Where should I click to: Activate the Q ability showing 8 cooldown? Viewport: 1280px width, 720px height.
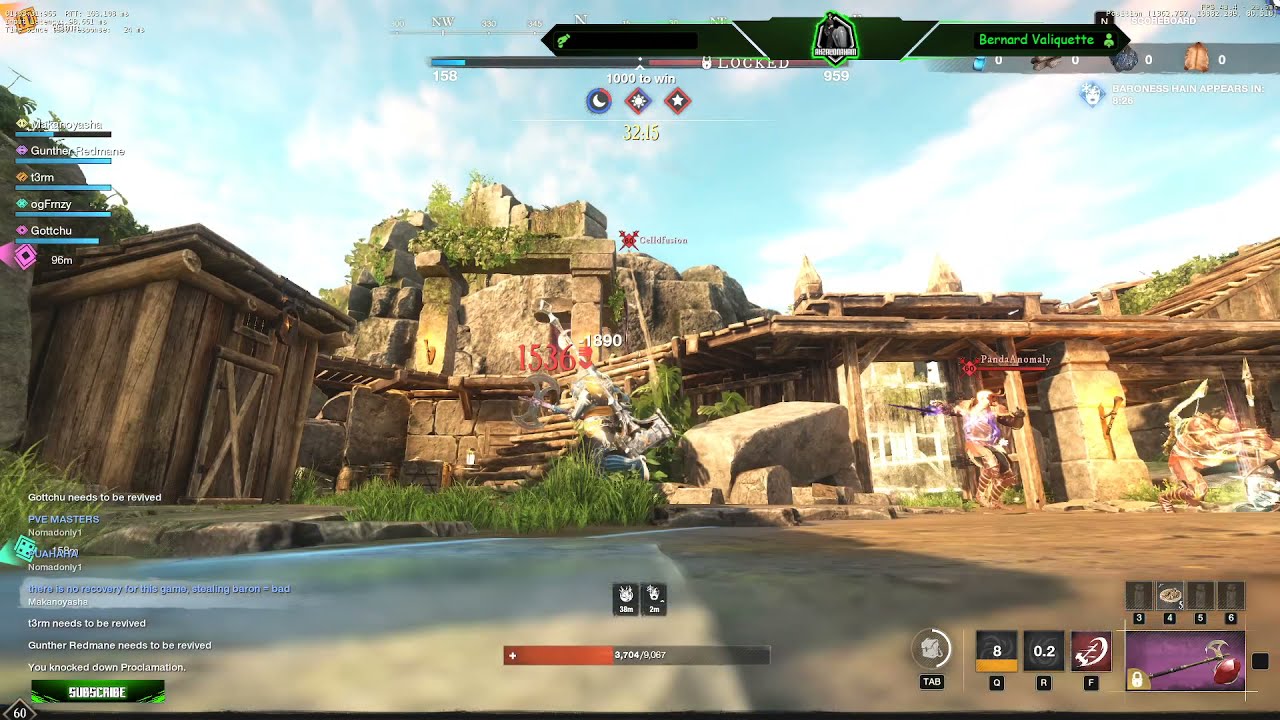[996, 651]
